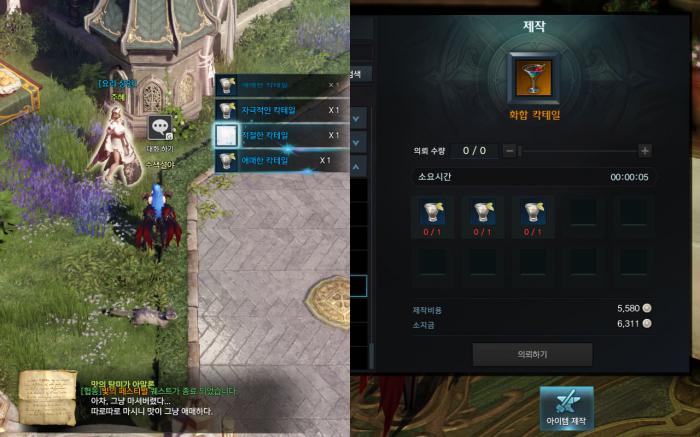Talk using the 대화 하기 speech bubble

pyautogui.click(x=162, y=128)
